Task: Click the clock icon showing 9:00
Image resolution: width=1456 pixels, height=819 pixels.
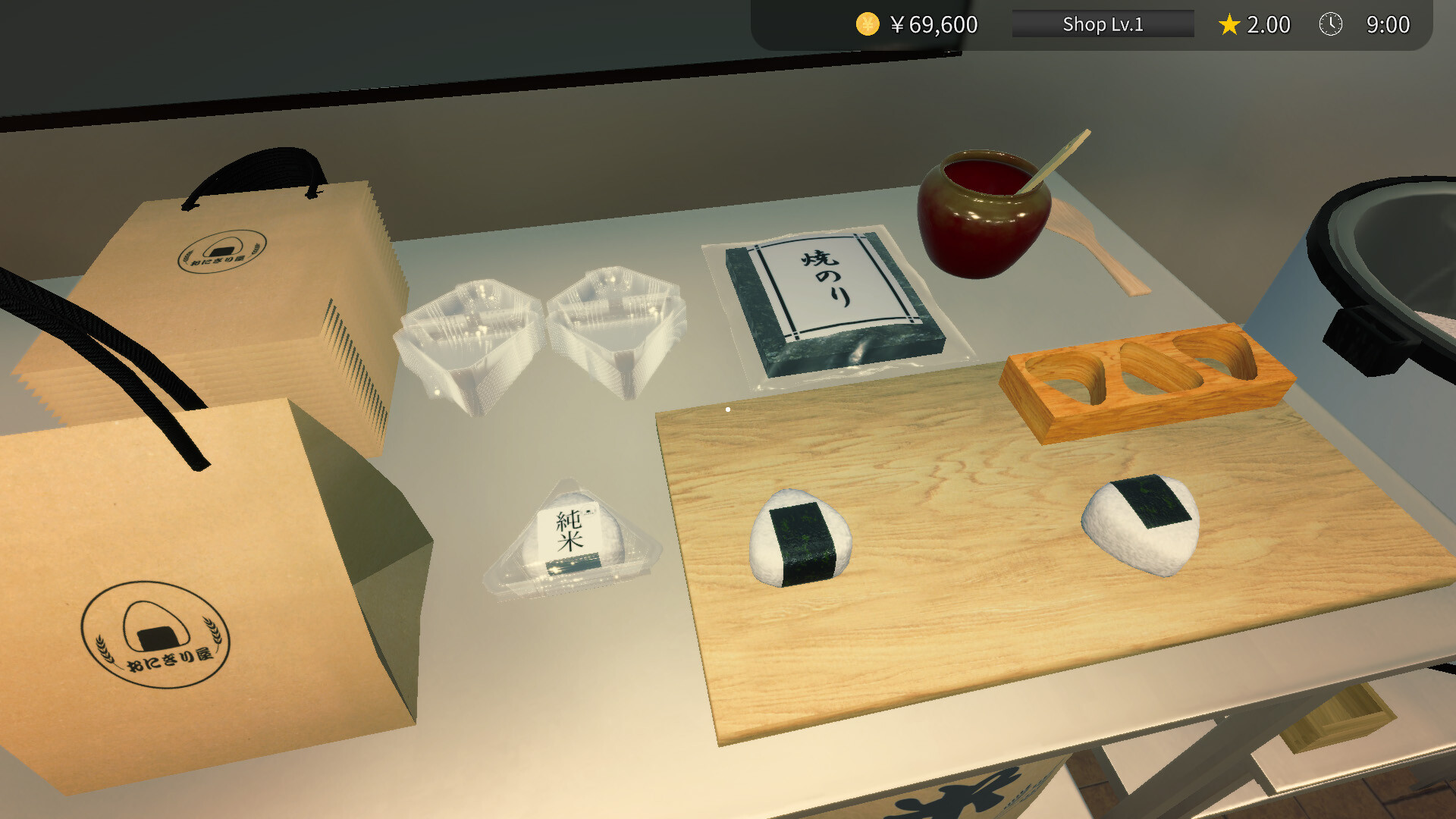Action: pos(1329,24)
